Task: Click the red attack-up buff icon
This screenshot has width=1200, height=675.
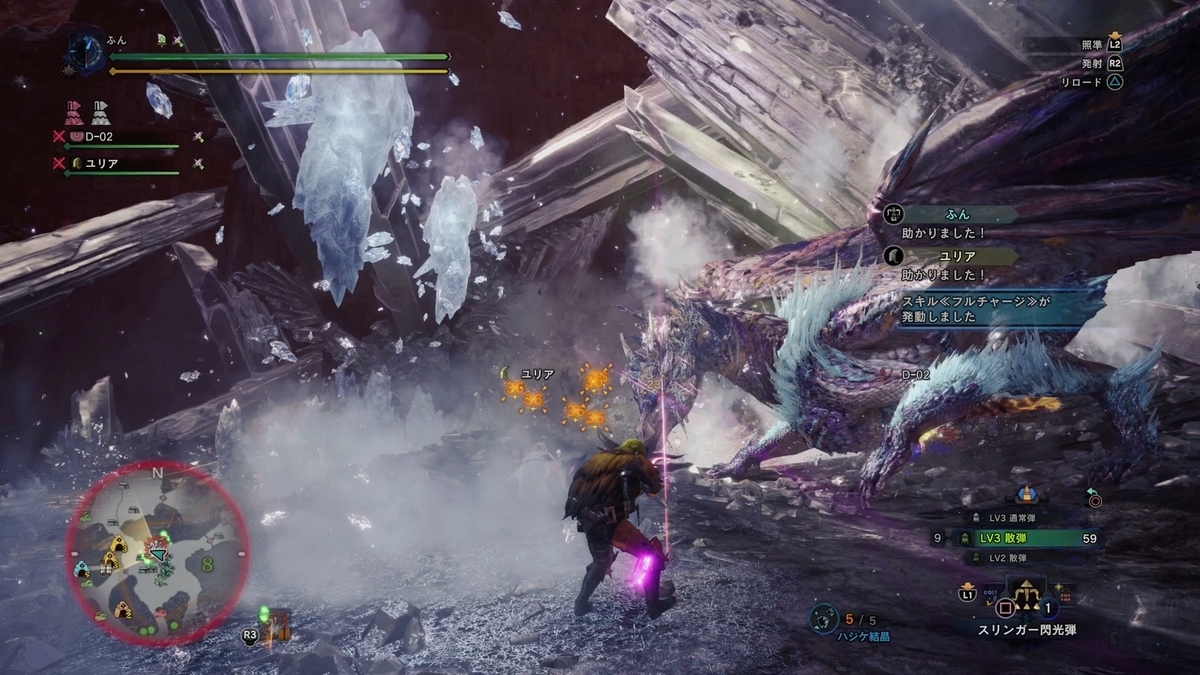Action: (x=74, y=110)
